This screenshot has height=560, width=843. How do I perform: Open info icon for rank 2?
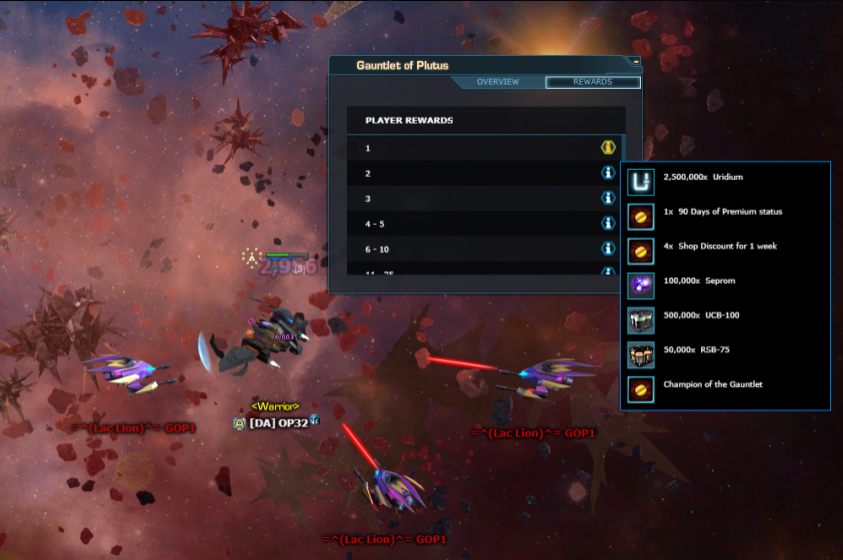point(607,173)
